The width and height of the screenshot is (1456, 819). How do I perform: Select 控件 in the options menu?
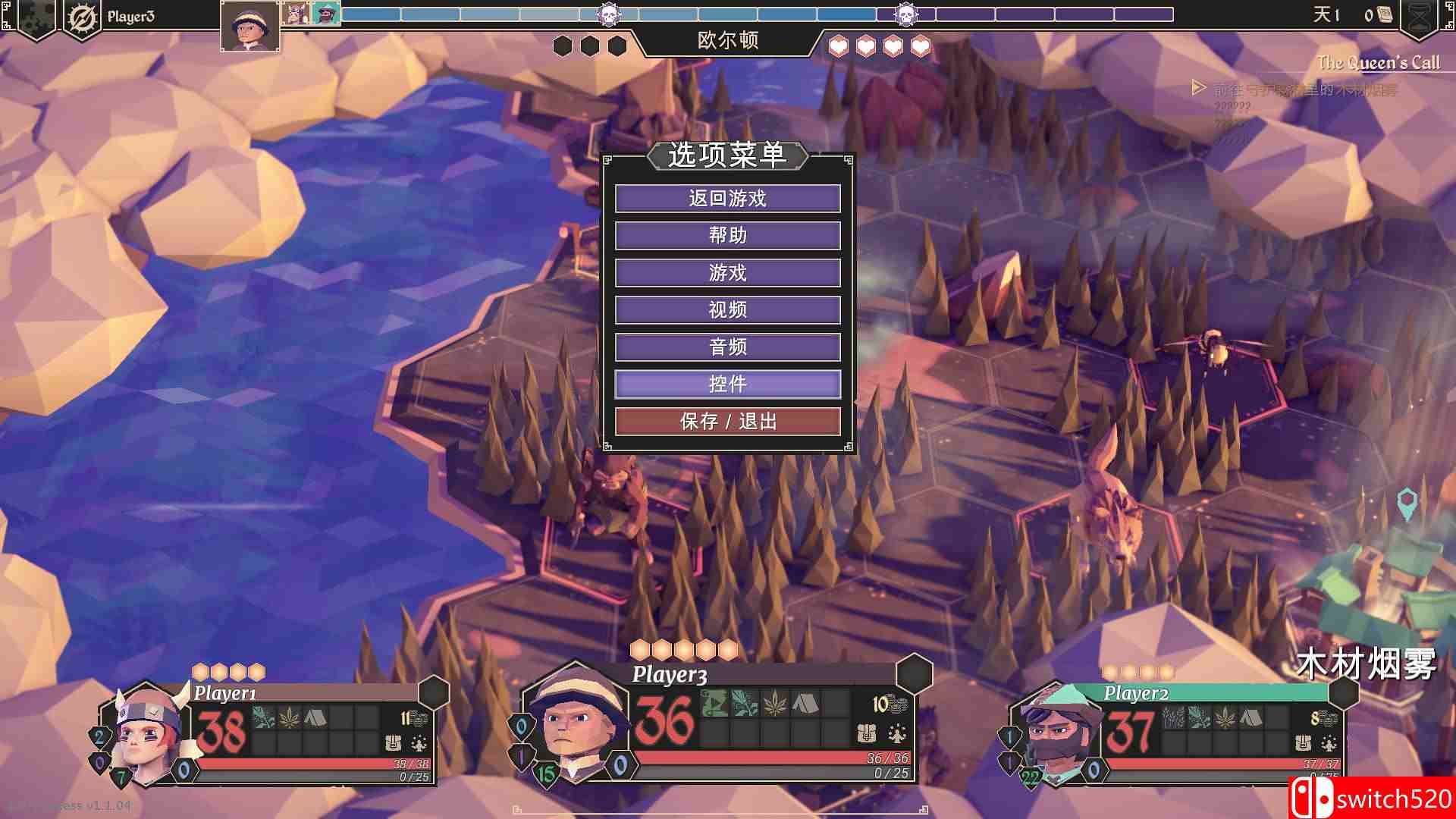728,384
